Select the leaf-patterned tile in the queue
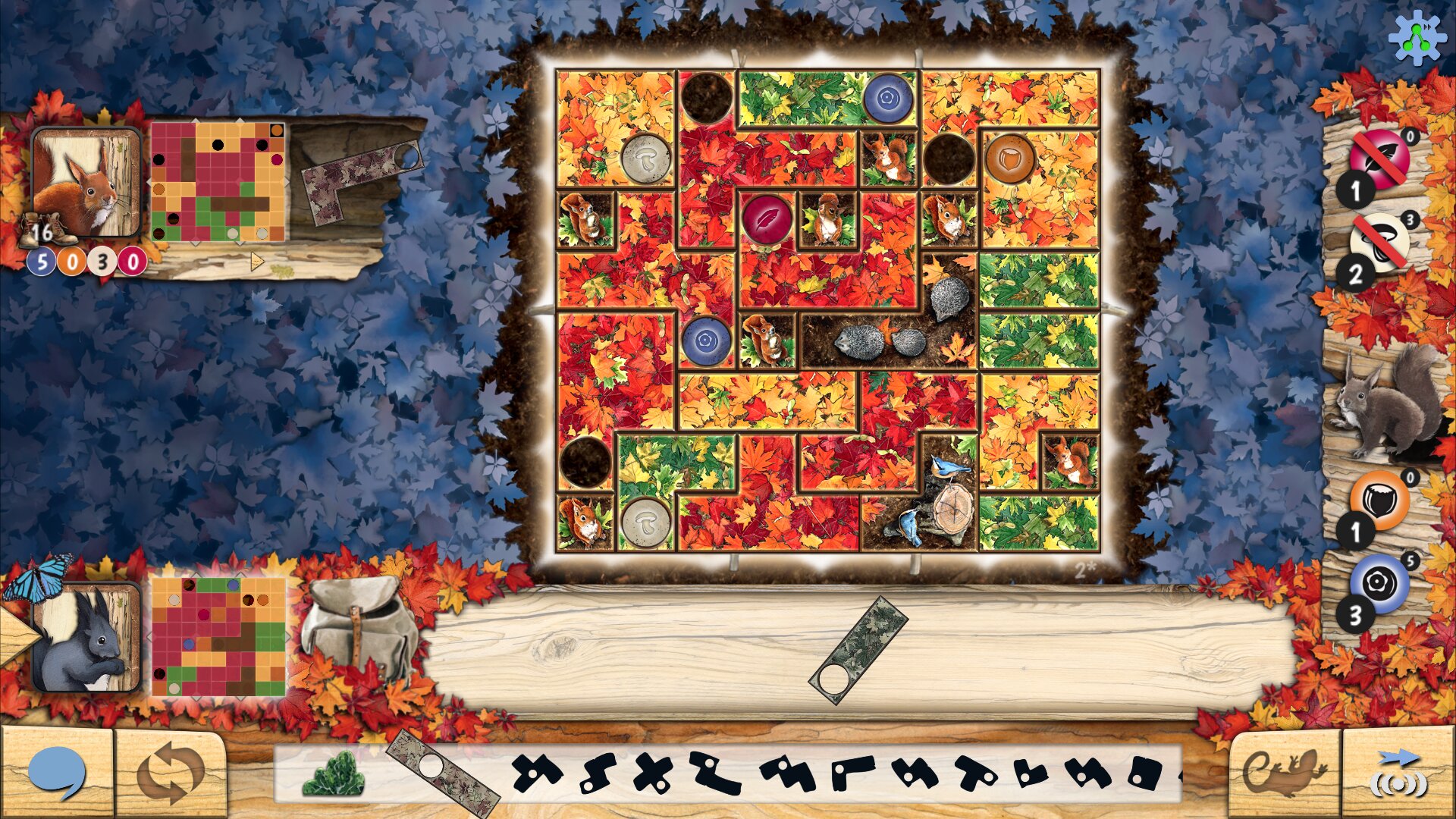 442,775
